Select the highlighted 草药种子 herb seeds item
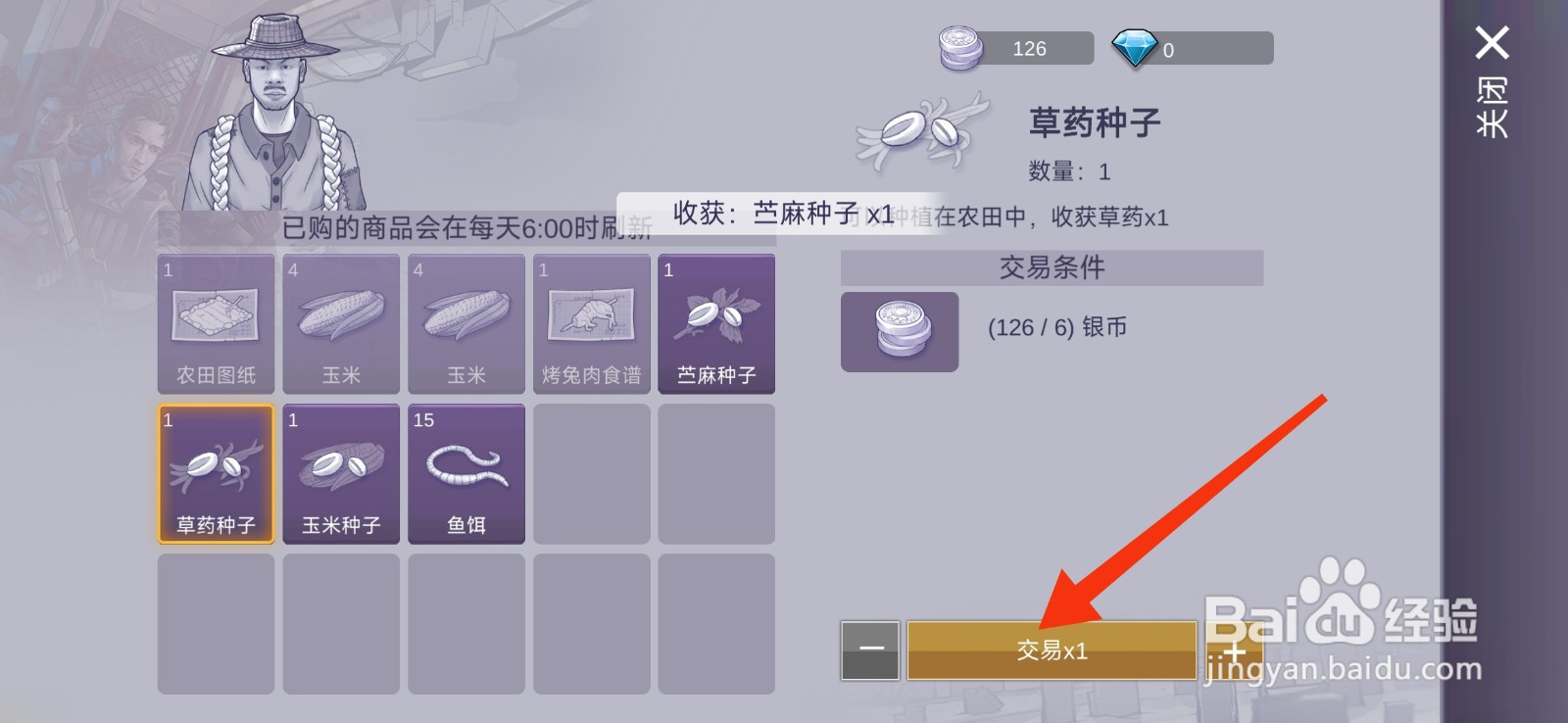Viewport: 1568px width, 723px height. (215, 473)
